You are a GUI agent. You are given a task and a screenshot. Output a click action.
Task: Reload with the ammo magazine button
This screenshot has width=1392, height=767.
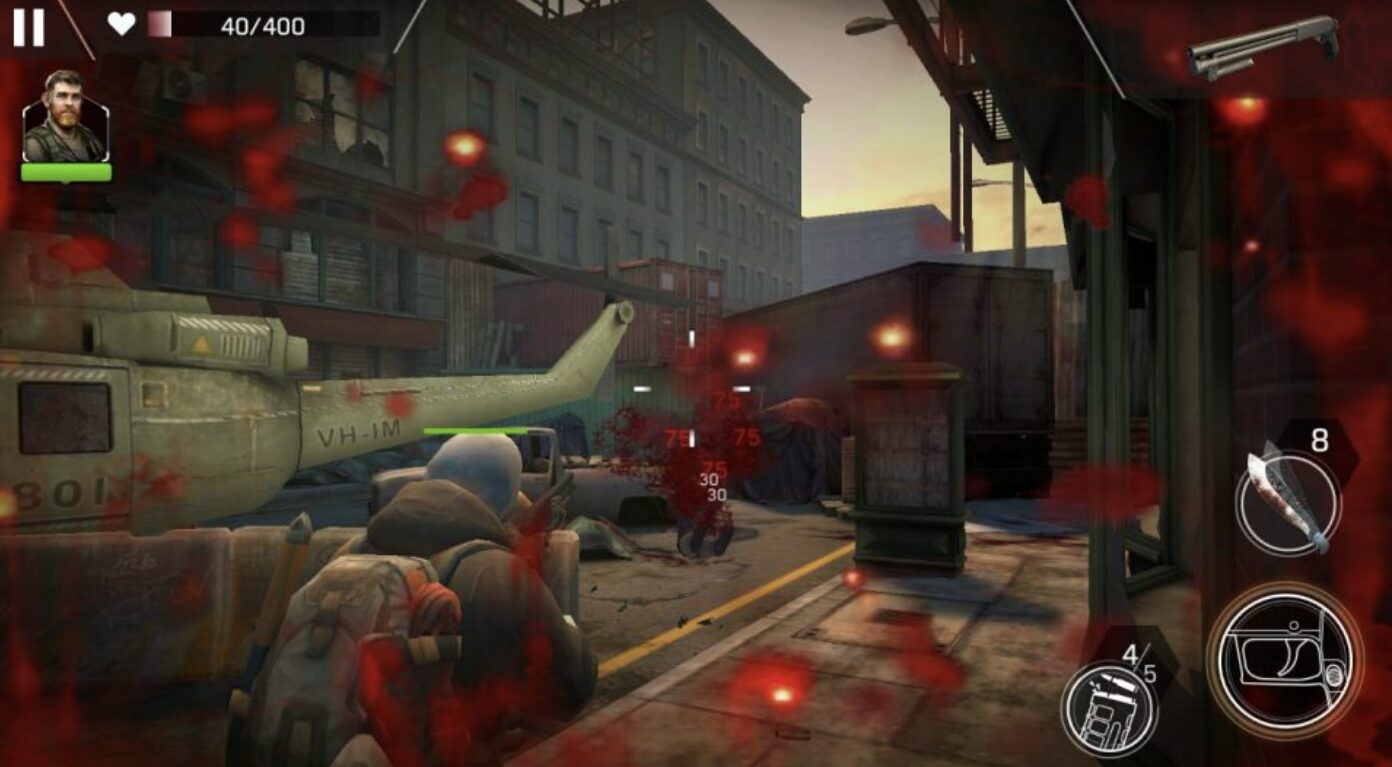click(1109, 706)
